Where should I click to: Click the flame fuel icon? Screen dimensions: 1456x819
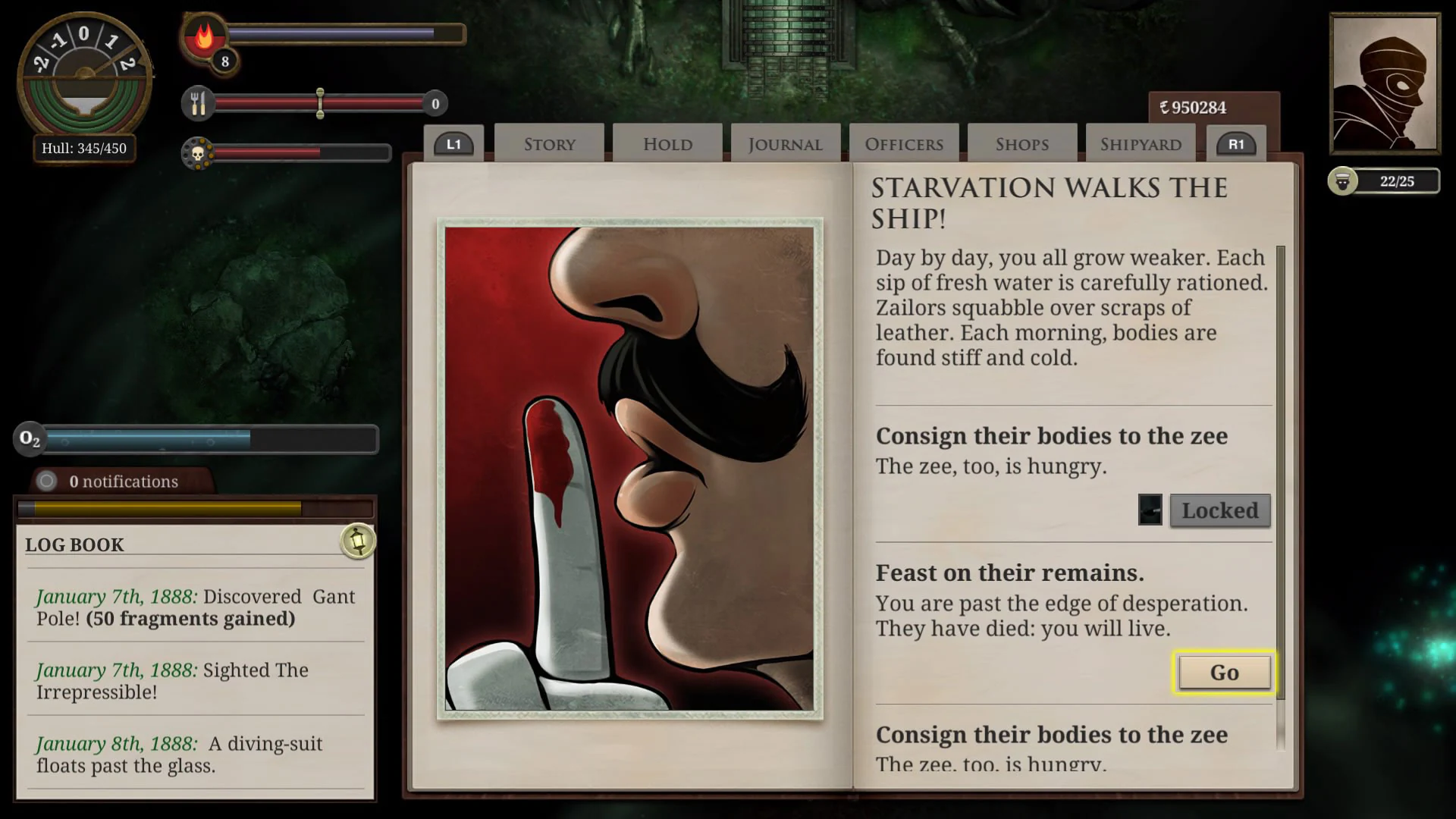point(202,37)
